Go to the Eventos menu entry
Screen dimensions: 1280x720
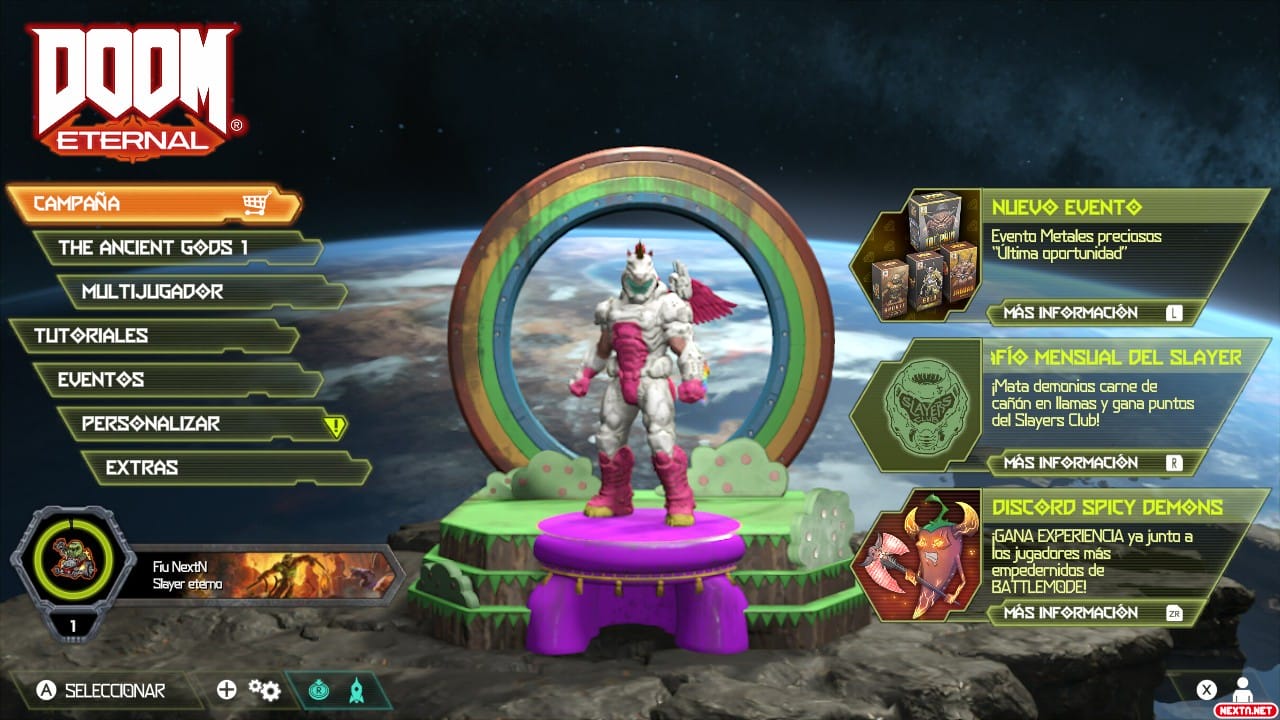(x=175, y=380)
